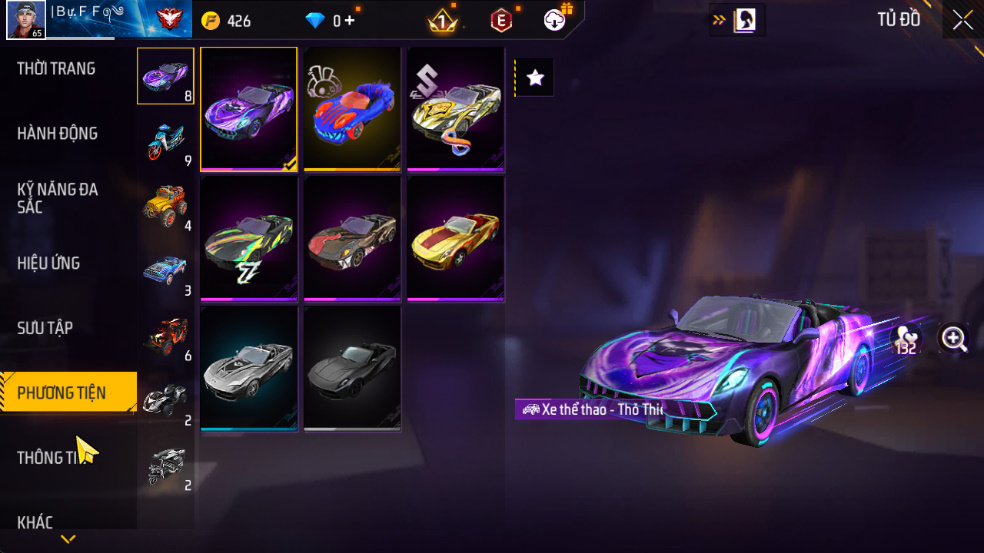Screen dimensions: 984x553
Task: Select the purple sports car skin tile
Action: 249,109
